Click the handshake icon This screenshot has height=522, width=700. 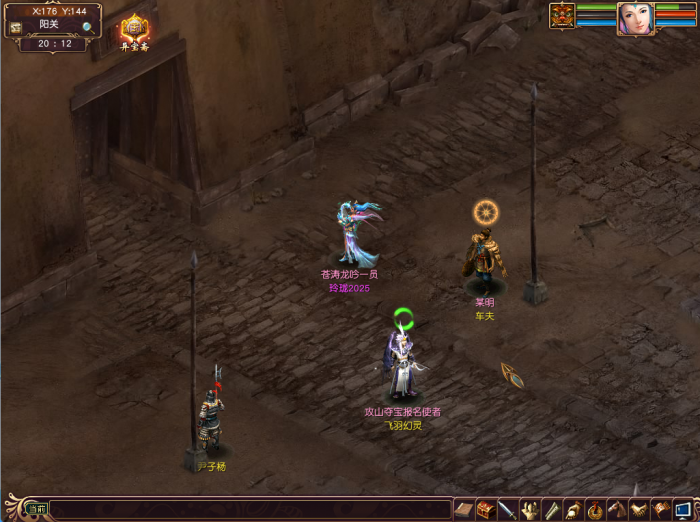(x=638, y=509)
